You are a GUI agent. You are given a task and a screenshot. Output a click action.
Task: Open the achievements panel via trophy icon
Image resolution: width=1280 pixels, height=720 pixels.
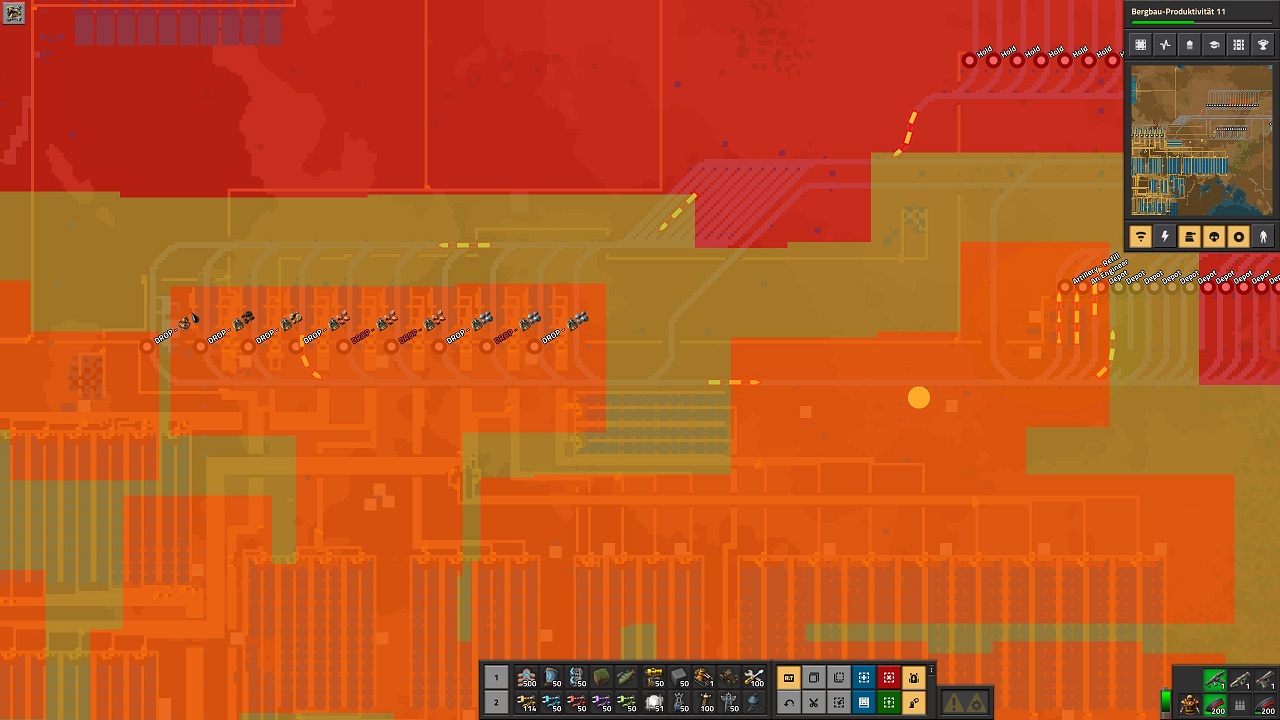tap(1261, 44)
